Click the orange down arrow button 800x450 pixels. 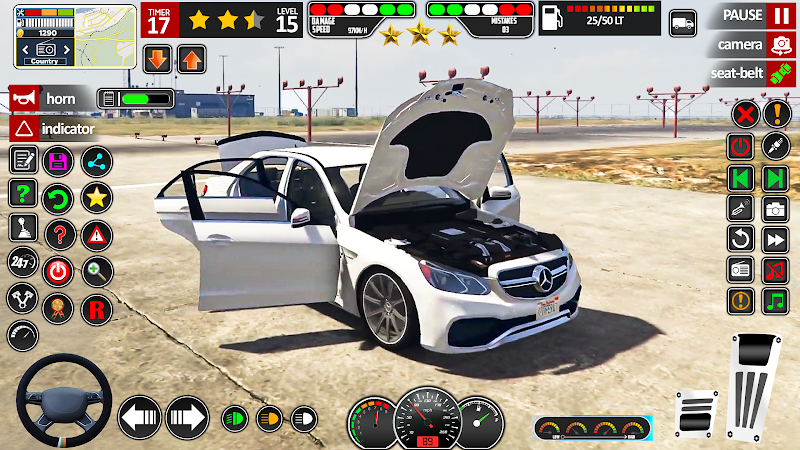point(157,59)
